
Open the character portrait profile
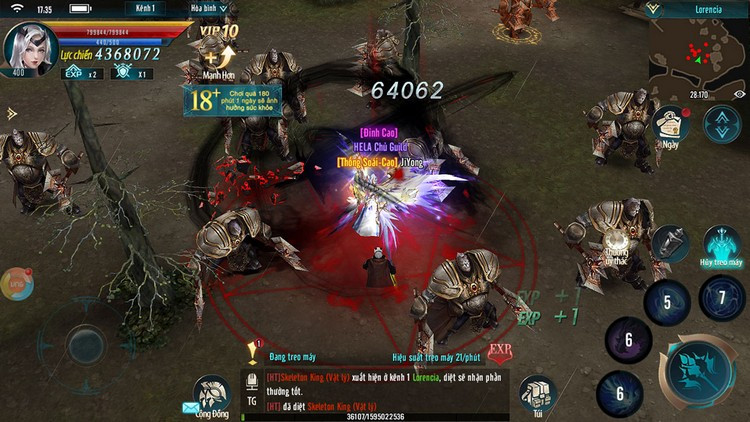(x=28, y=48)
